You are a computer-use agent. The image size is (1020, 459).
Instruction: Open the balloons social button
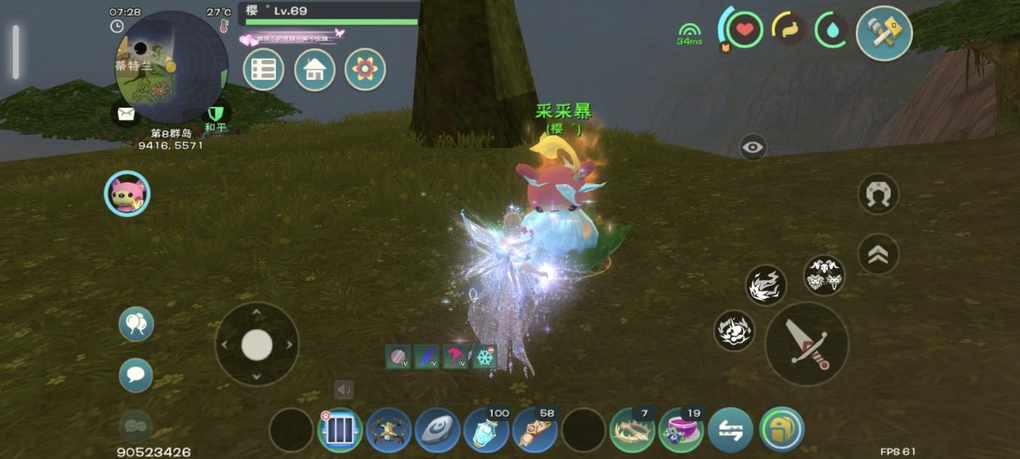pos(136,324)
